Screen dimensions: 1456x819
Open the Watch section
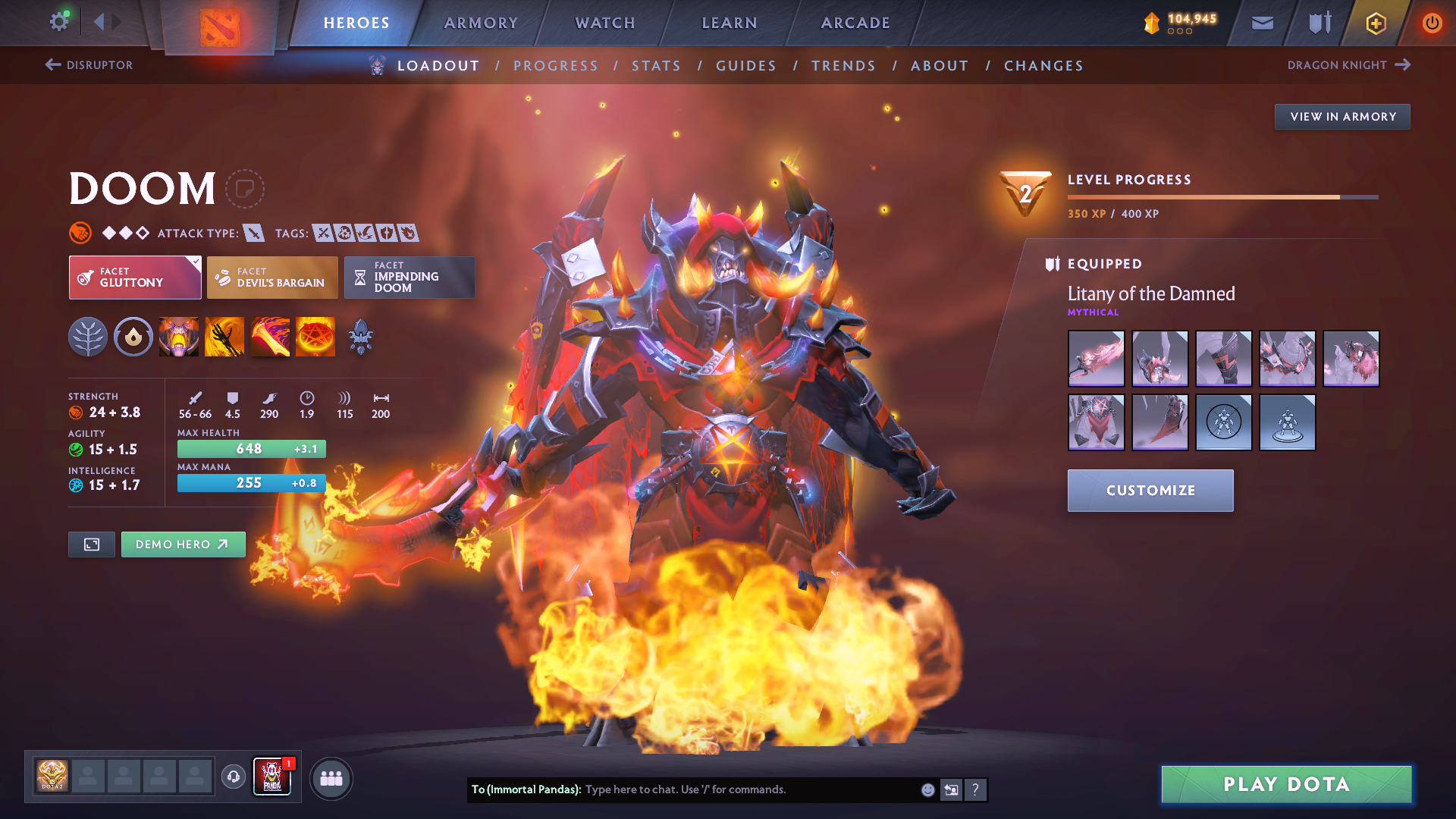605,23
